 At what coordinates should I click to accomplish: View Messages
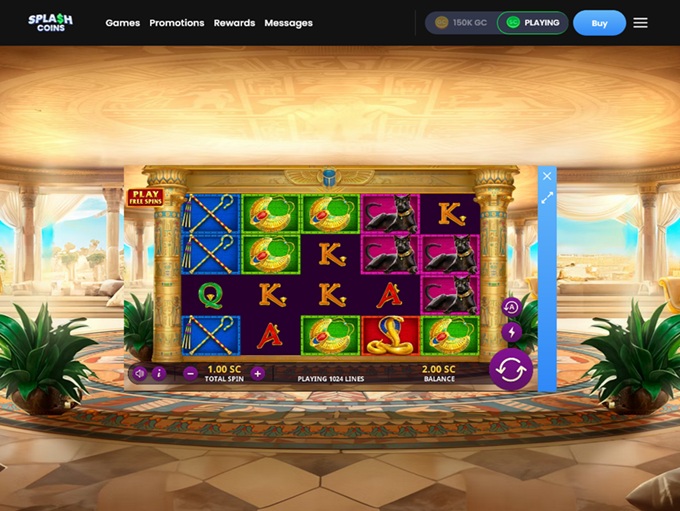288,23
